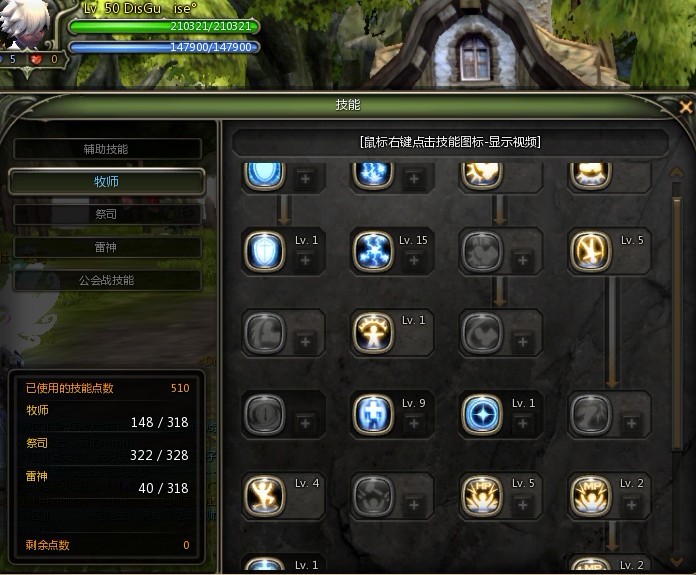Select the golden cross Lv. 5 skill icon
This screenshot has height=575, width=696.
click(x=590, y=251)
